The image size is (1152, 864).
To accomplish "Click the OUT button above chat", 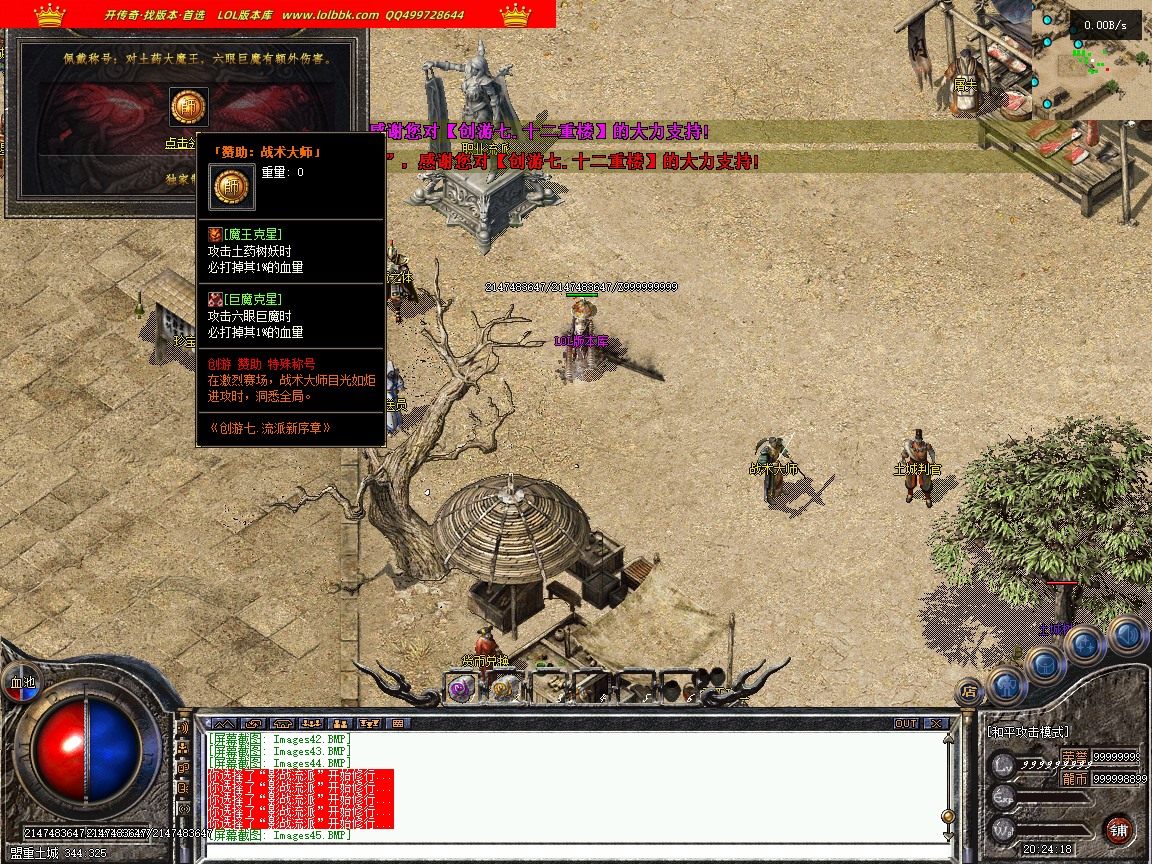I will [906, 723].
